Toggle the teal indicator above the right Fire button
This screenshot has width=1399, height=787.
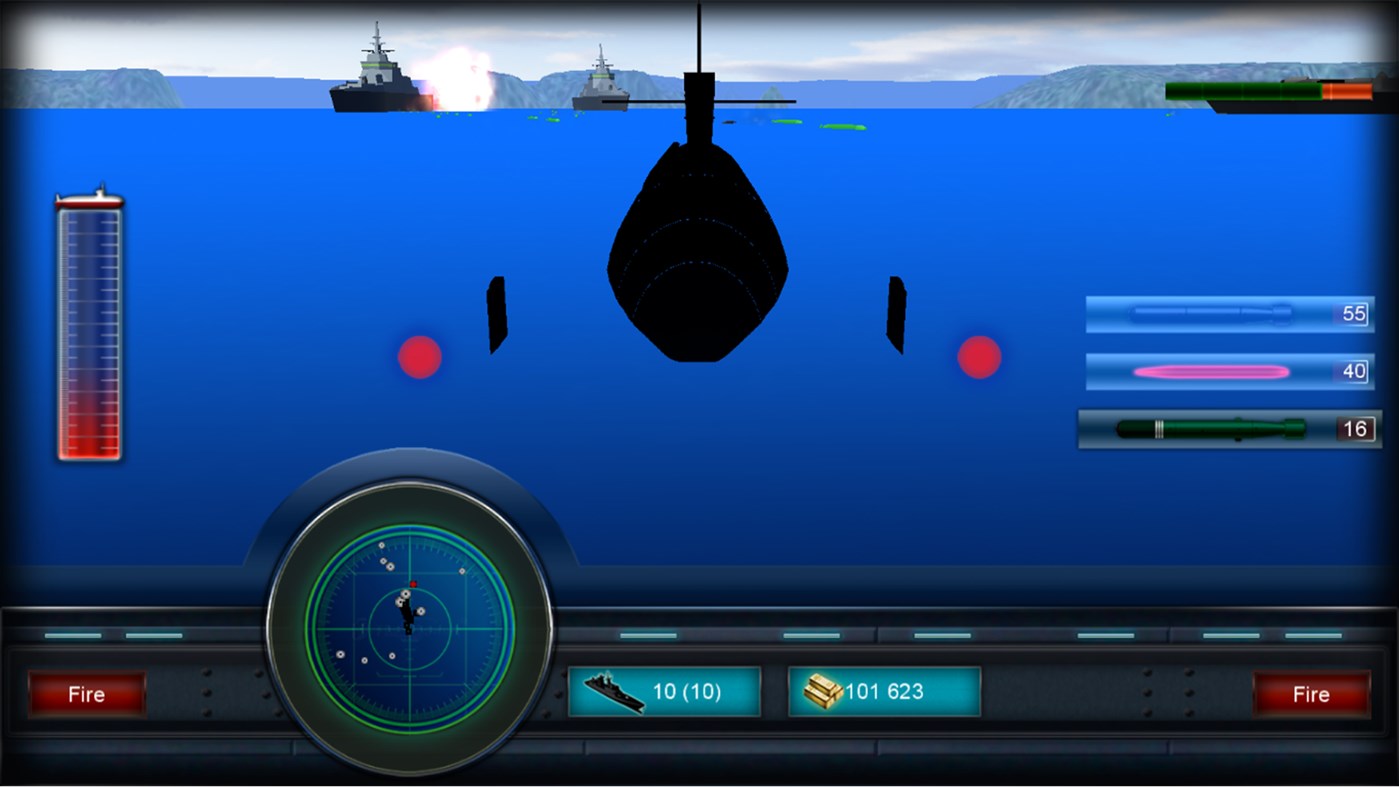pos(1311,633)
